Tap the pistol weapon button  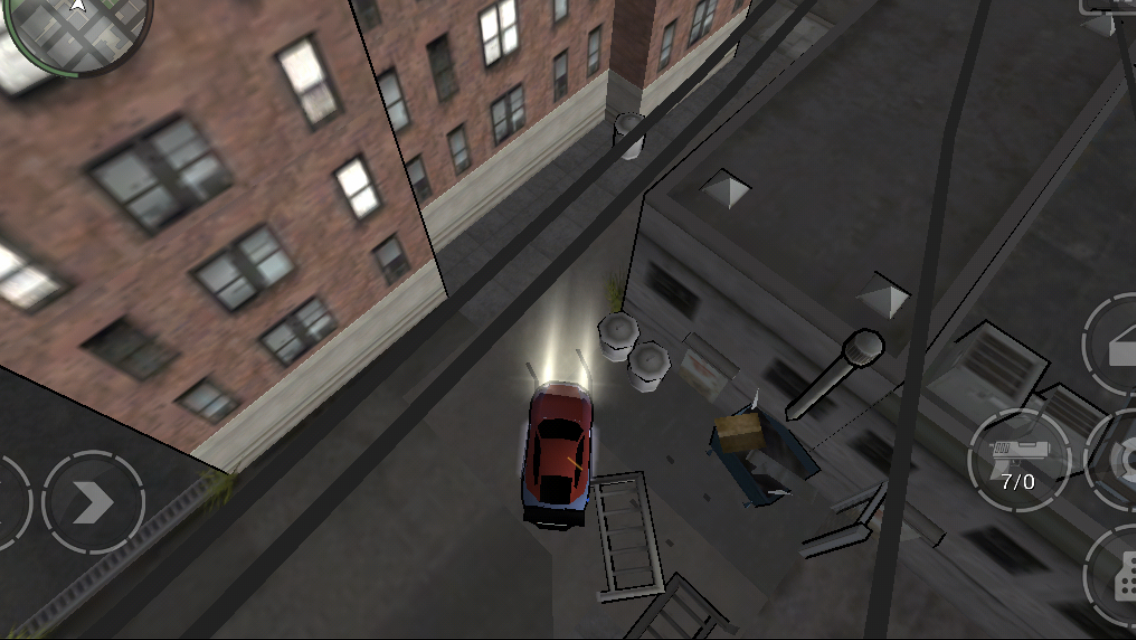[1018, 460]
